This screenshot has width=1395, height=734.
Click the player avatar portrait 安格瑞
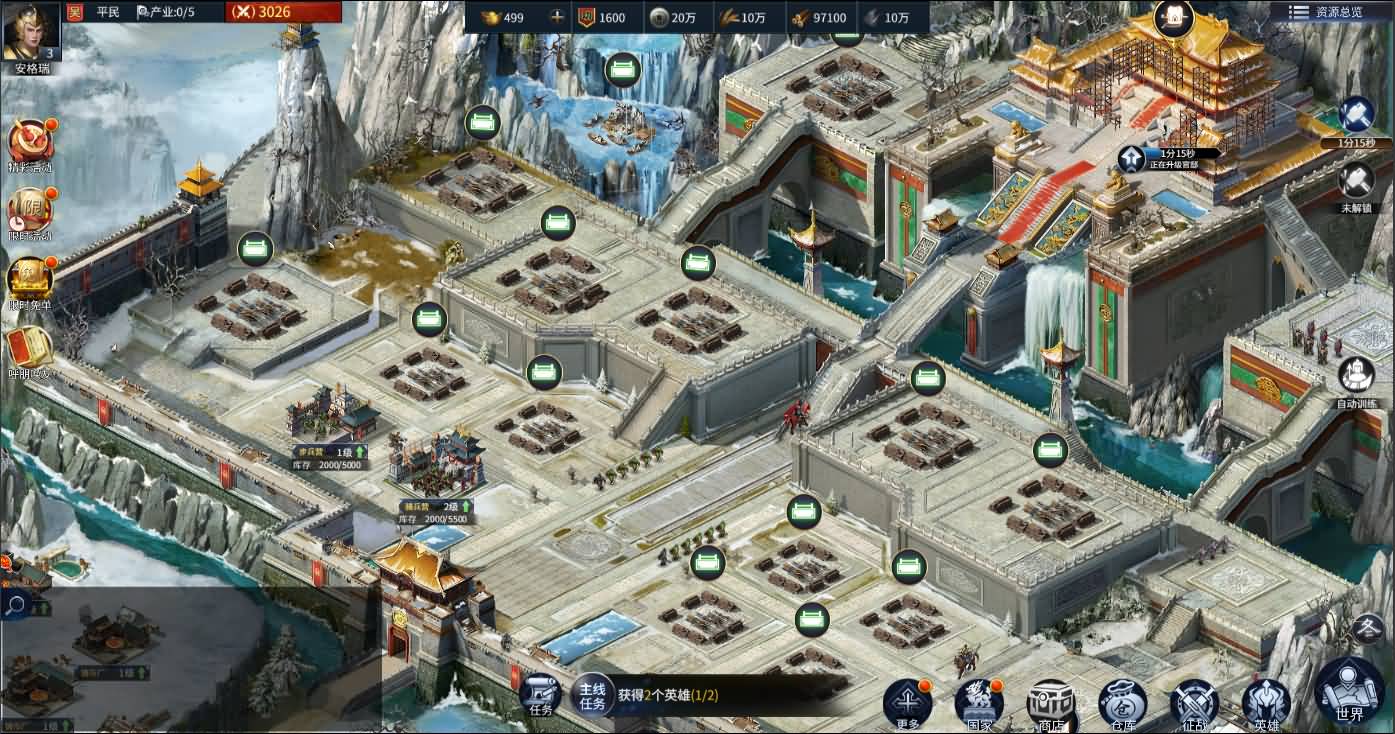[31, 33]
